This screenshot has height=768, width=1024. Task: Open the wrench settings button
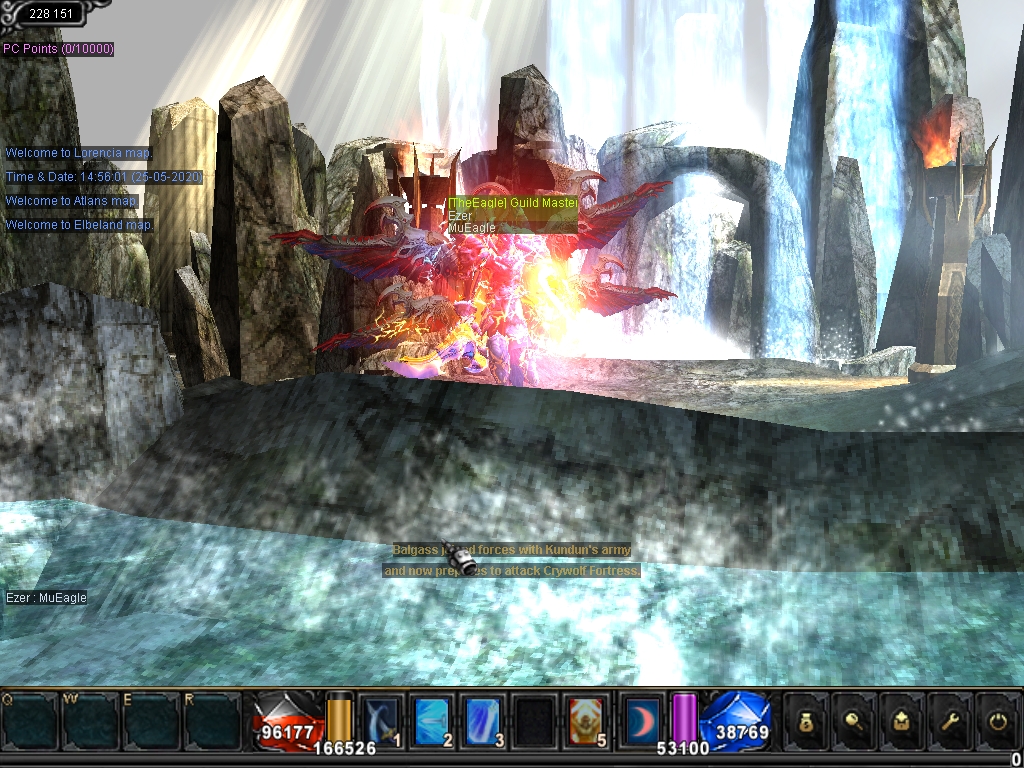(x=952, y=719)
